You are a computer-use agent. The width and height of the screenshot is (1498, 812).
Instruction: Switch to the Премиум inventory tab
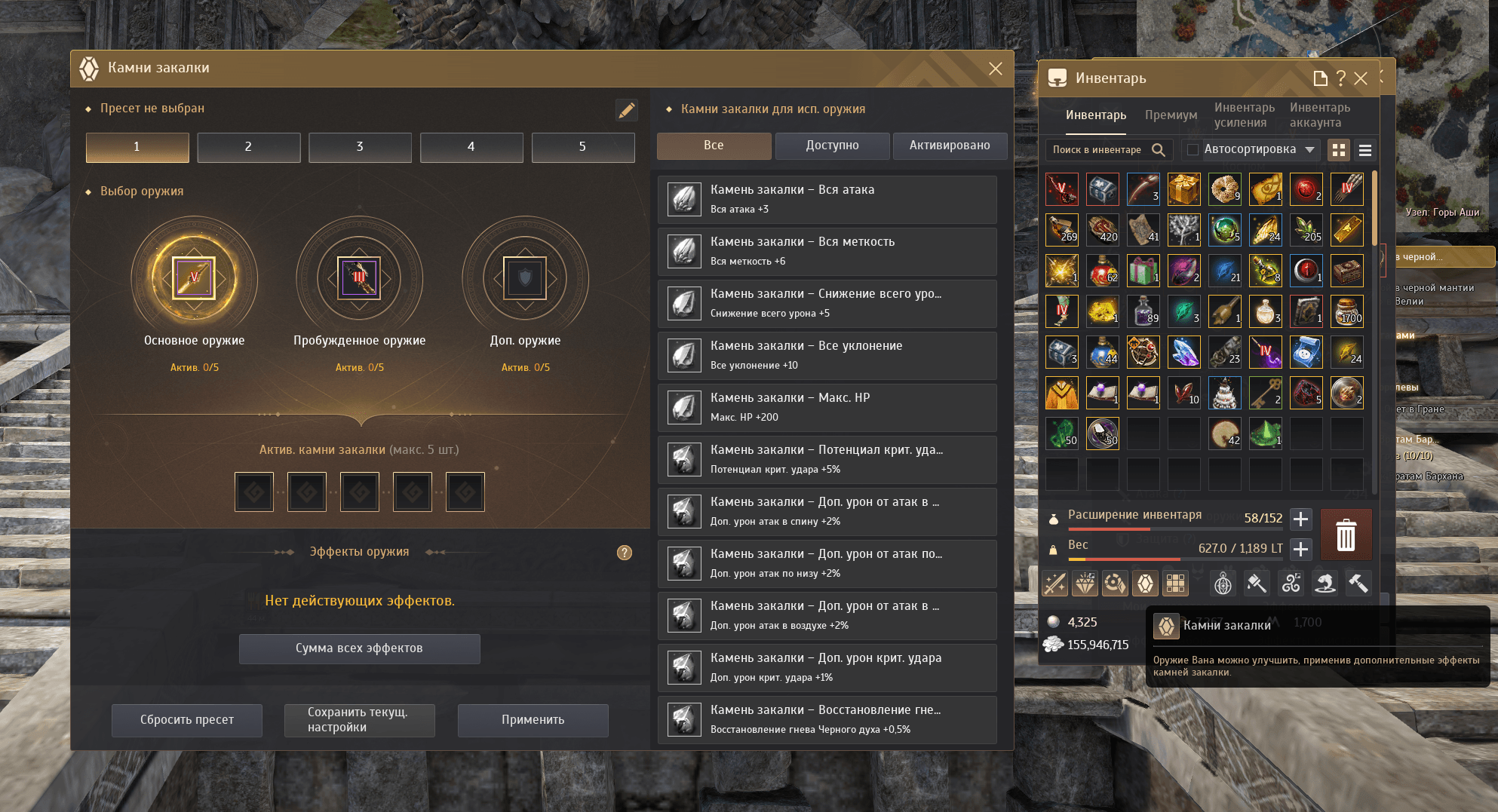pyautogui.click(x=1171, y=115)
